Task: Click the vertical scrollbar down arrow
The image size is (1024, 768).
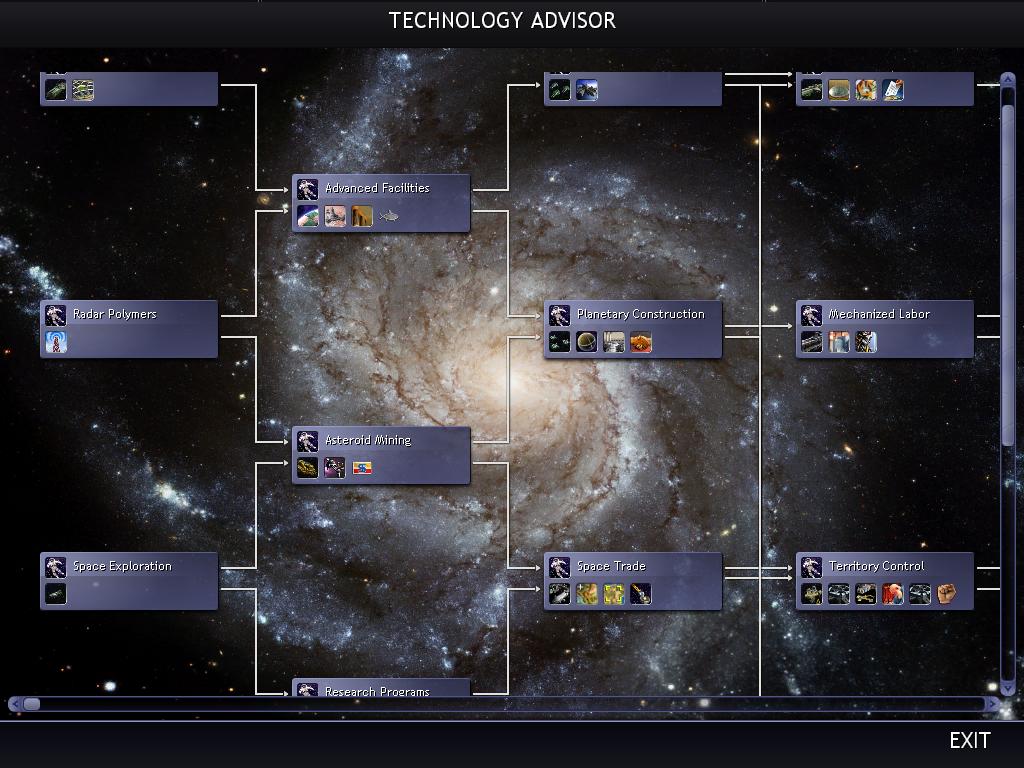Action: click(1007, 688)
